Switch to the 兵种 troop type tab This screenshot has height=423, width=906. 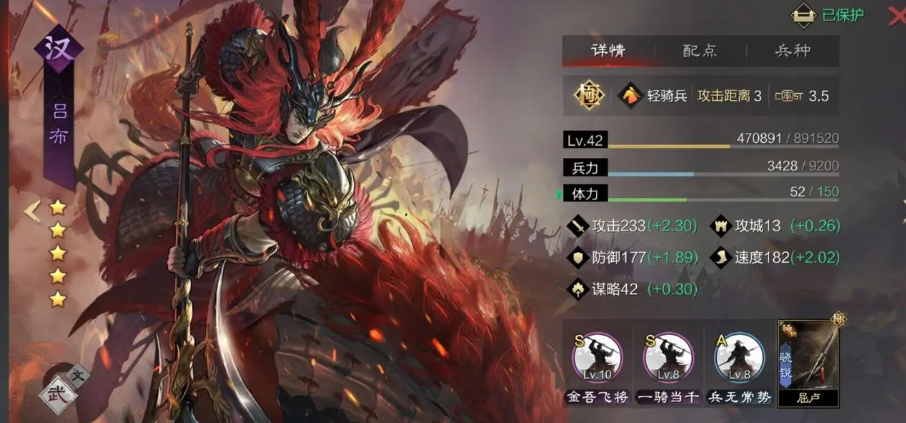pos(793,51)
